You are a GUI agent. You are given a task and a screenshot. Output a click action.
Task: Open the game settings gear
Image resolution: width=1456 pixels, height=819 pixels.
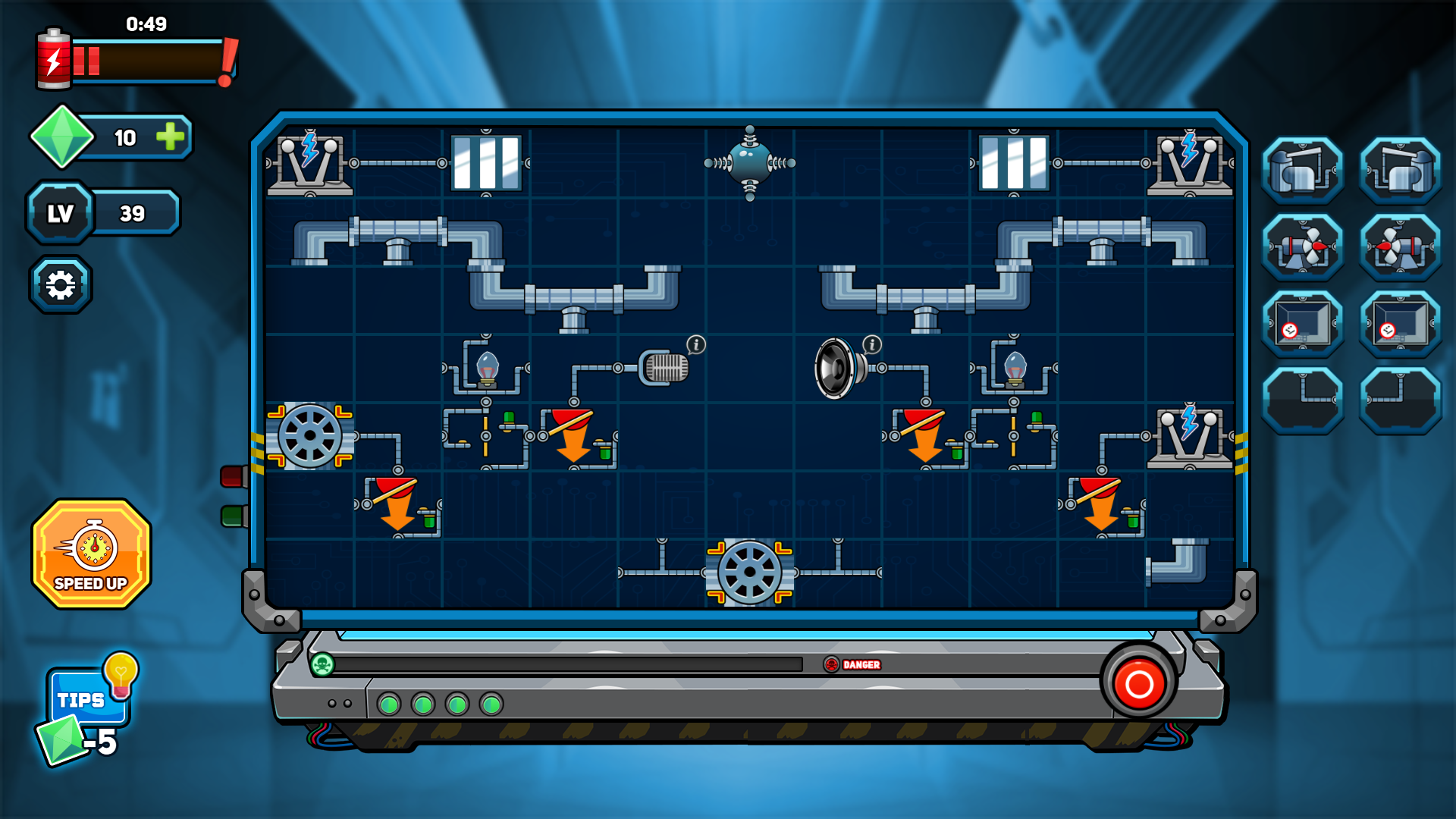point(61,283)
